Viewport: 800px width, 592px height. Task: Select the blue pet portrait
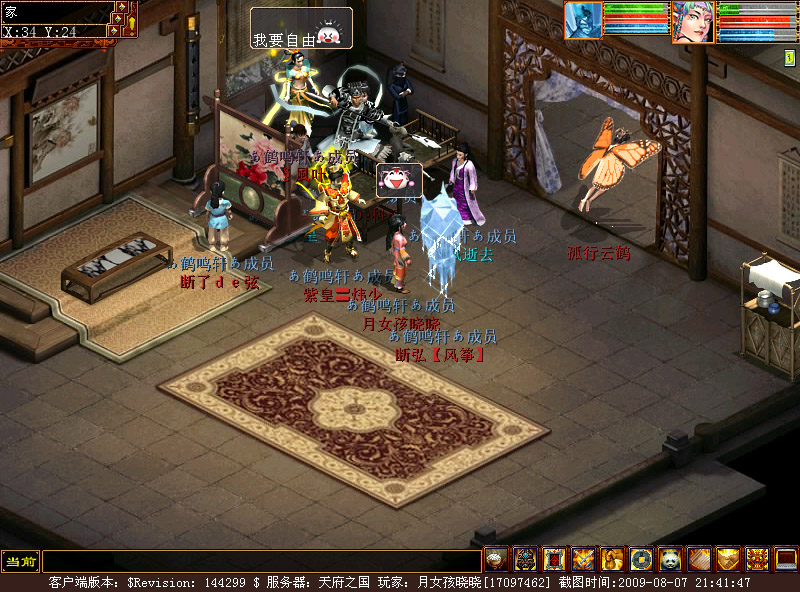pyautogui.click(x=583, y=20)
